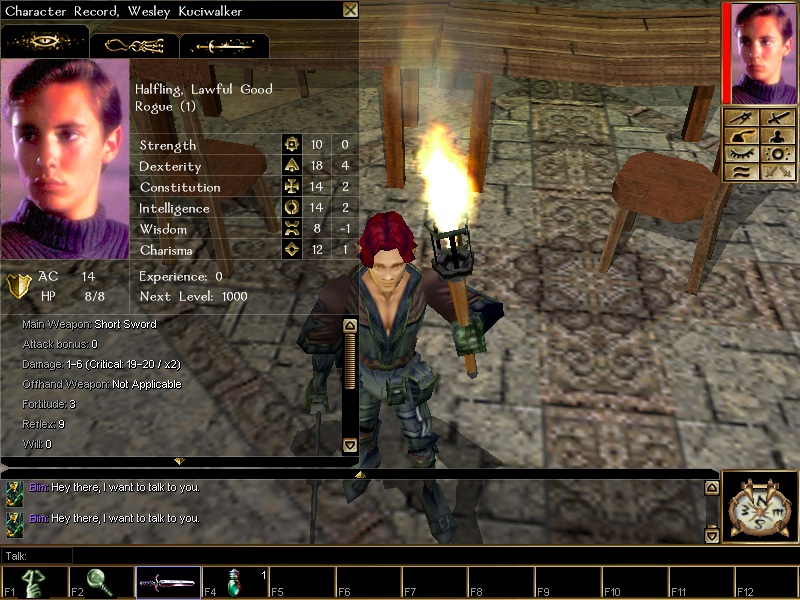Select the short sword quickbar slot
This screenshot has width=800, height=600.
168,584
